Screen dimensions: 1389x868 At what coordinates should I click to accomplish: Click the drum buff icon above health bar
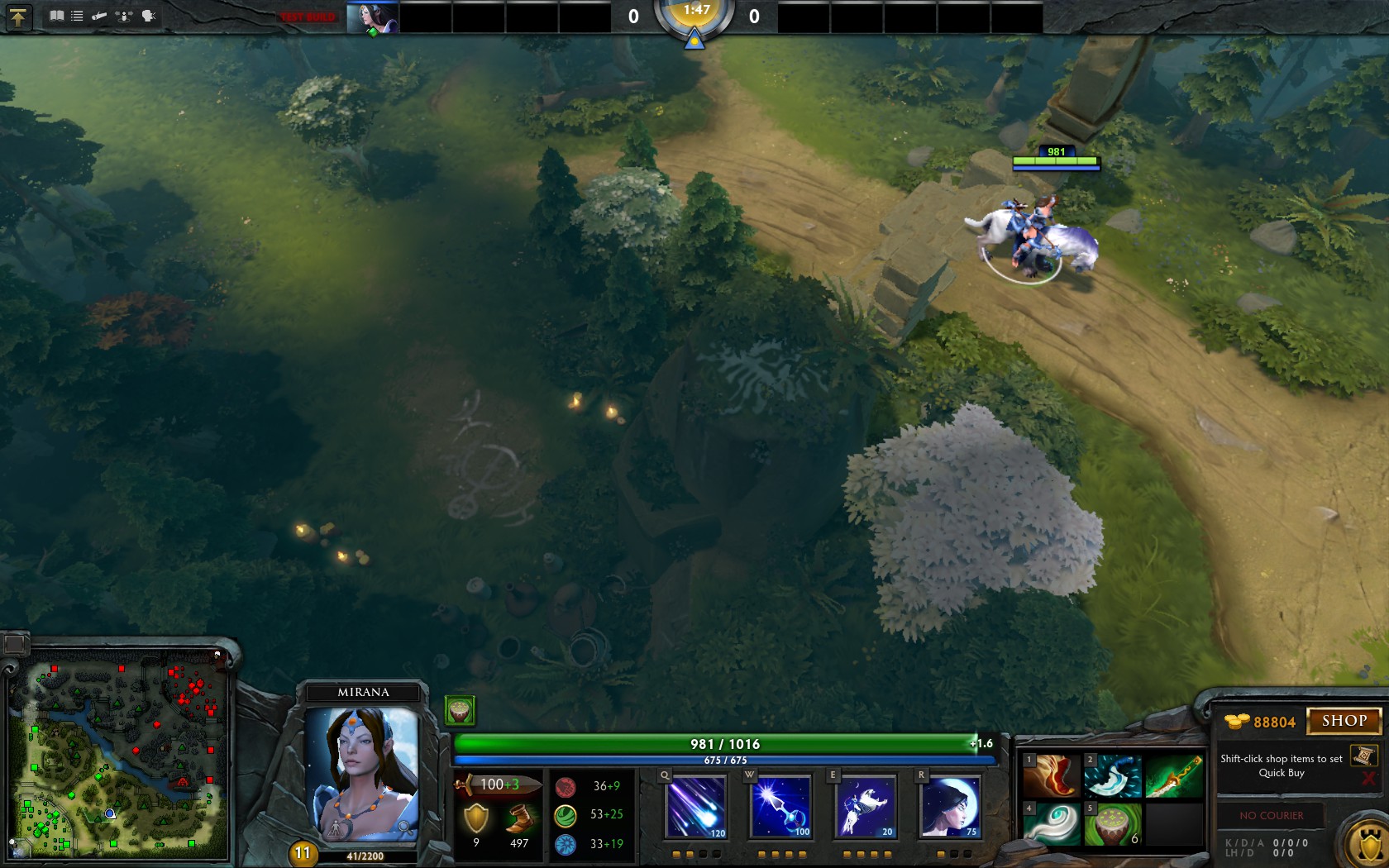(460, 709)
